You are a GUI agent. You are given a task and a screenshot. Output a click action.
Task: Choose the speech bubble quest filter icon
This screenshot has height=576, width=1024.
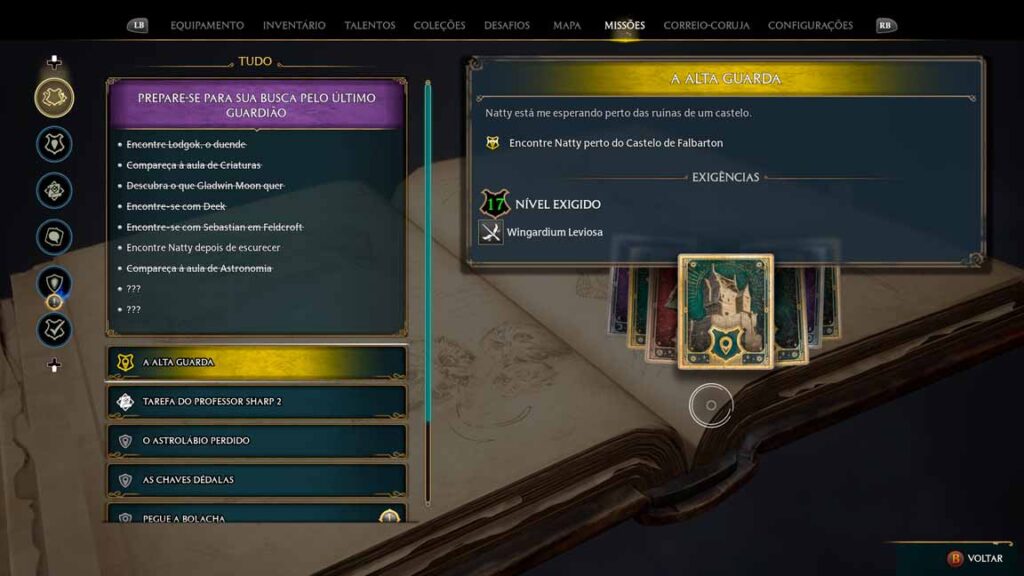[x=54, y=237]
